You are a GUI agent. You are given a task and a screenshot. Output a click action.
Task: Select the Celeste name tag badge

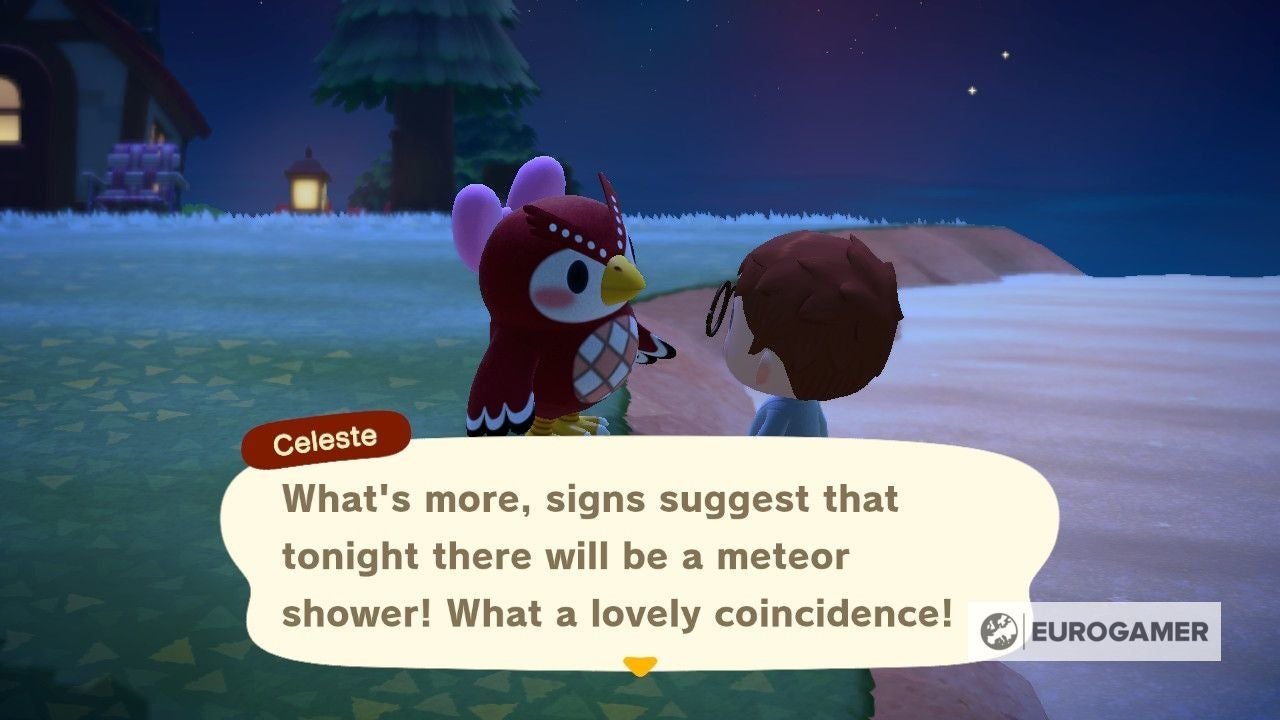click(x=324, y=436)
